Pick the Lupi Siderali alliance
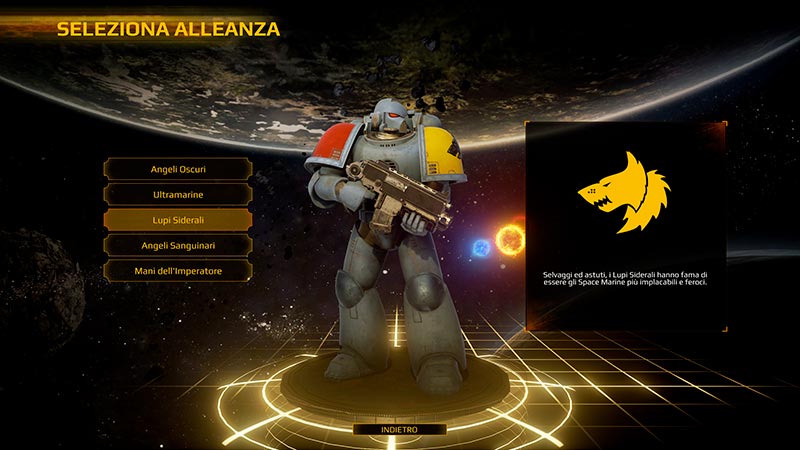 click(x=177, y=219)
